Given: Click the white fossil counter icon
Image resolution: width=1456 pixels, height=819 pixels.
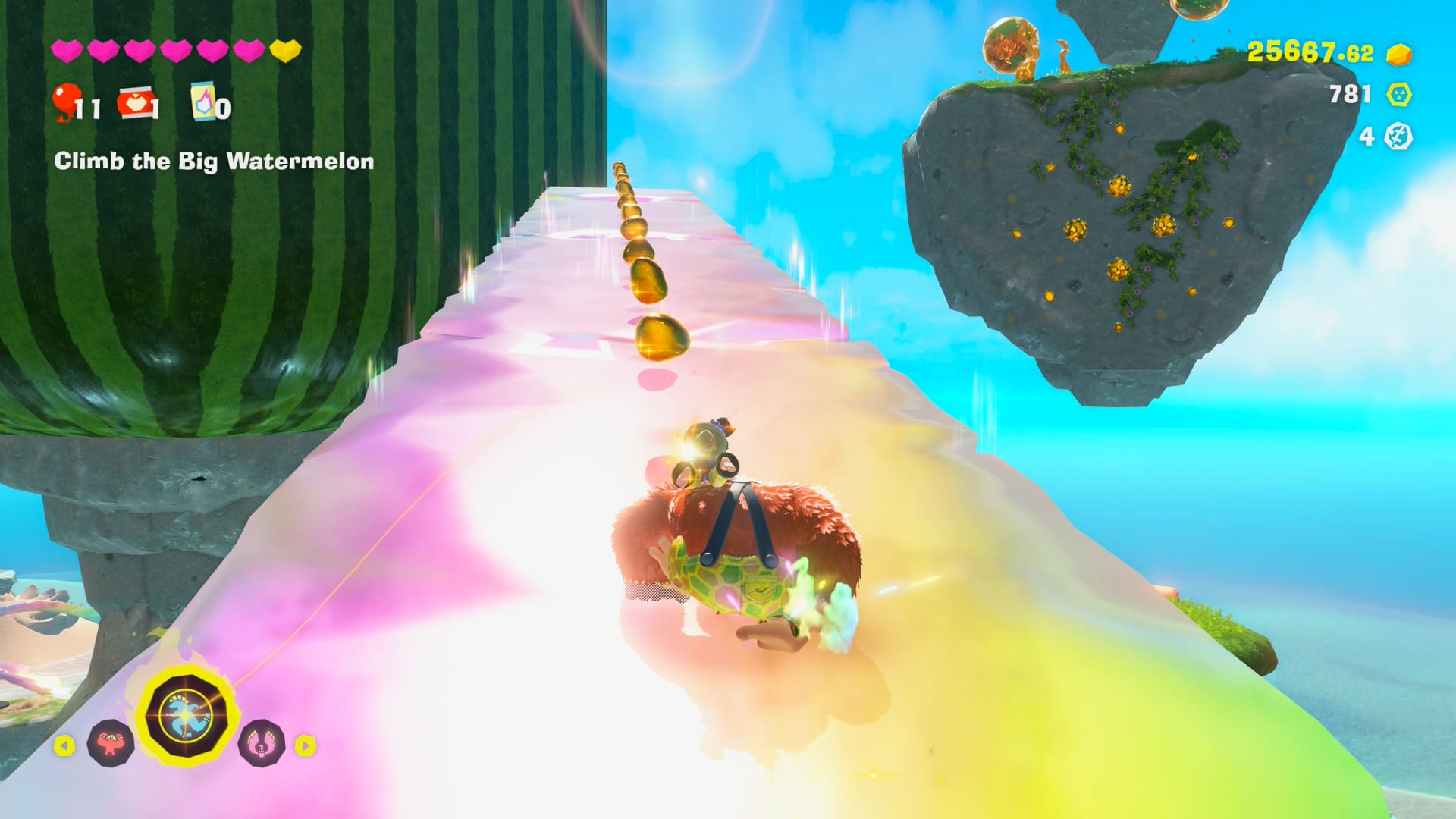Looking at the screenshot, I should click(1398, 136).
